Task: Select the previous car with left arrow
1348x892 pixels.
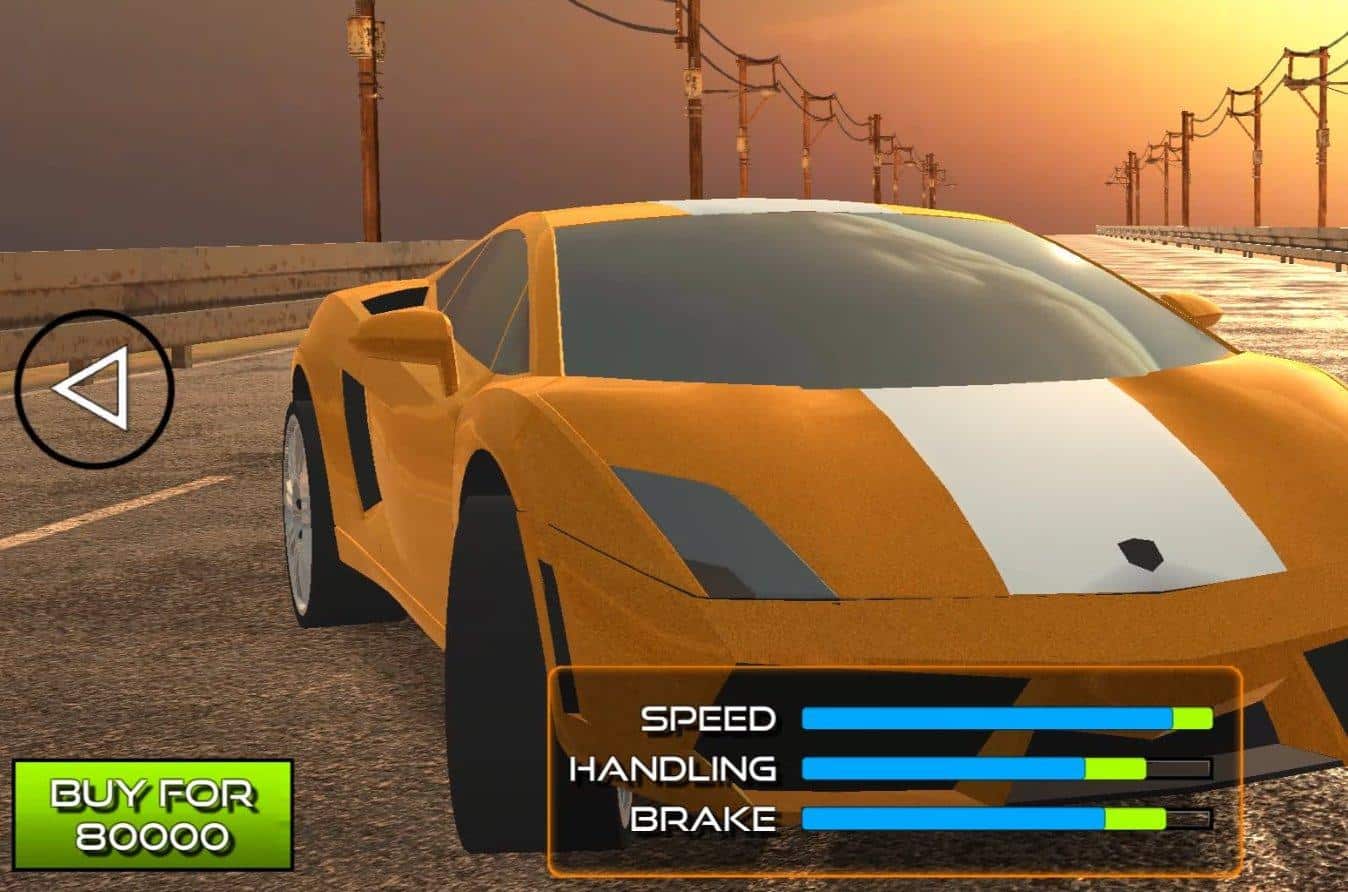Action: pos(94,388)
